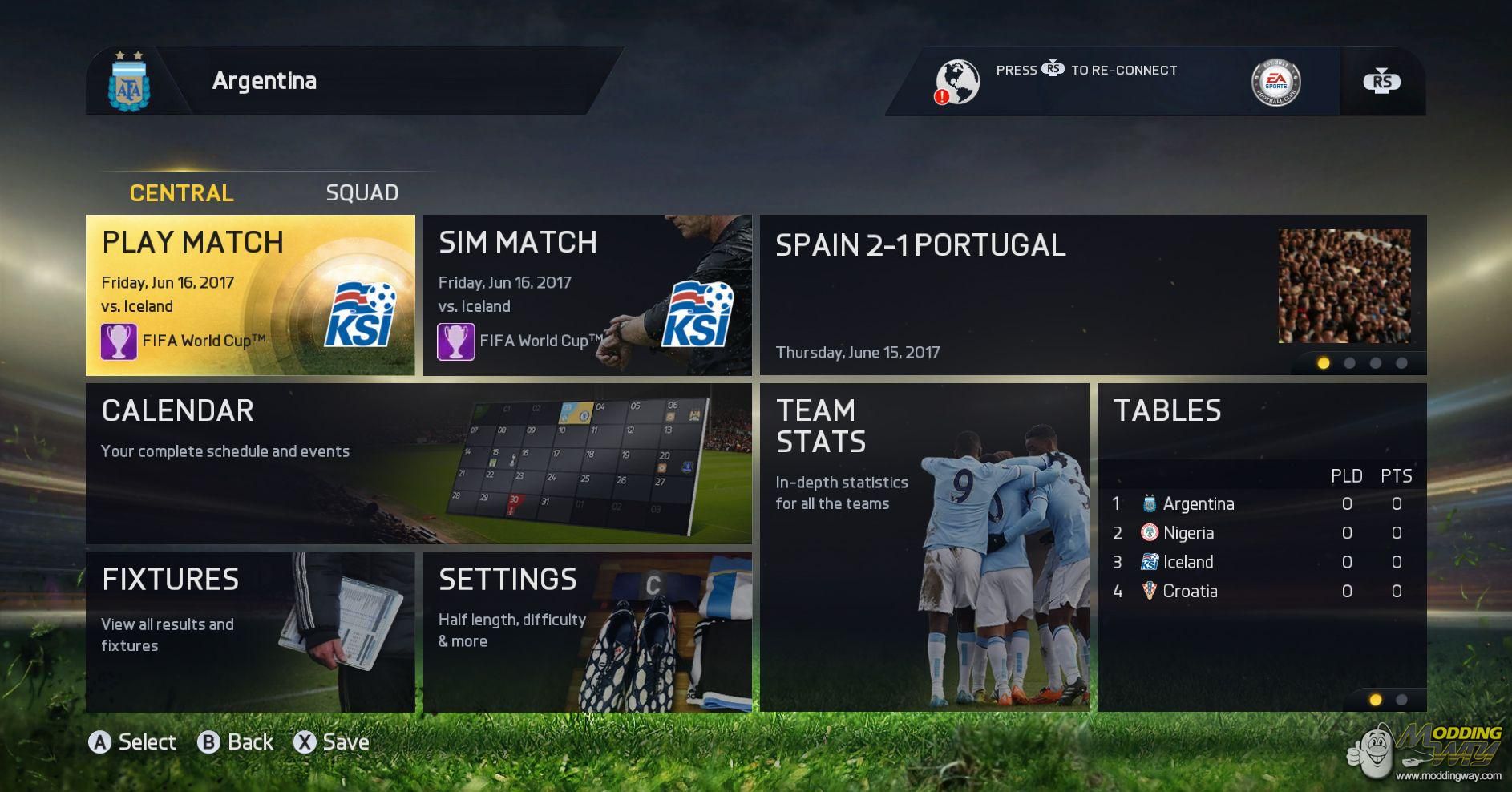Select the CENTRAL tab
1512x792 pixels.
click(182, 193)
